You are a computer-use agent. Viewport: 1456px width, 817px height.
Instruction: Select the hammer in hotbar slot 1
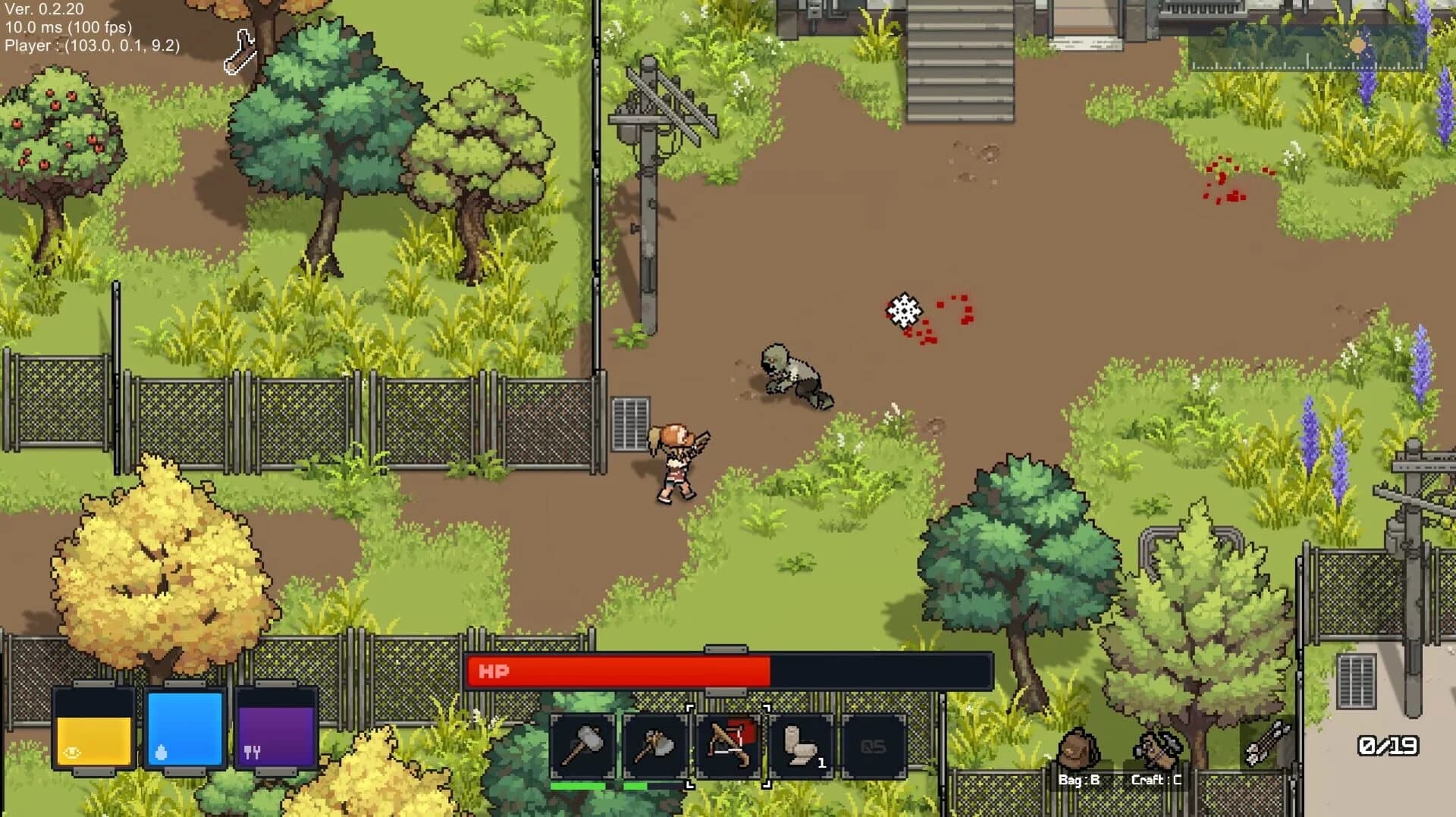pyautogui.click(x=582, y=747)
